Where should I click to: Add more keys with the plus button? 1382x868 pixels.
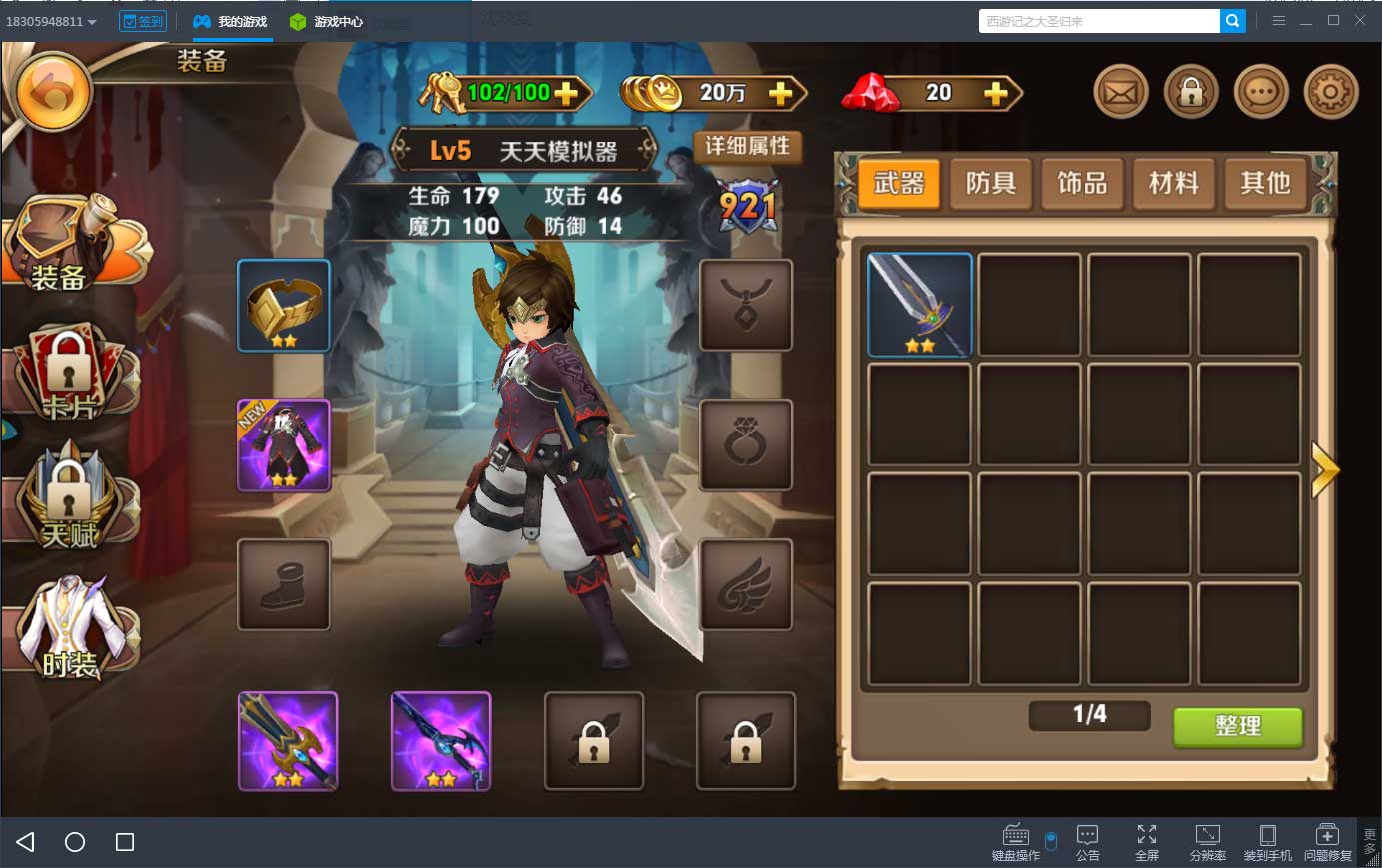pos(567,93)
